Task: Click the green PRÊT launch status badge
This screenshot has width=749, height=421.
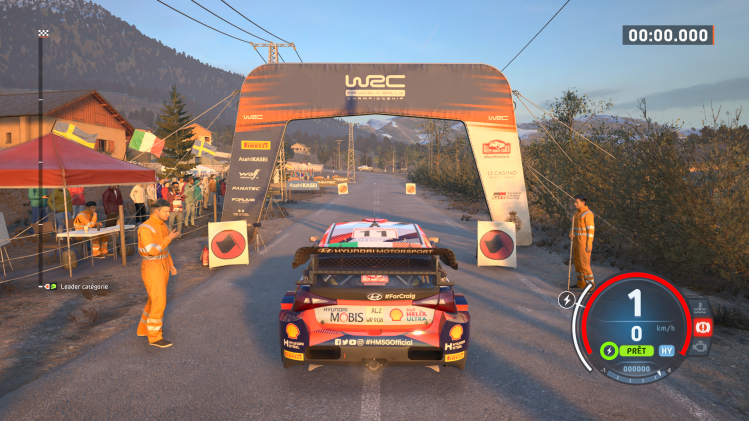Action: tap(636, 351)
